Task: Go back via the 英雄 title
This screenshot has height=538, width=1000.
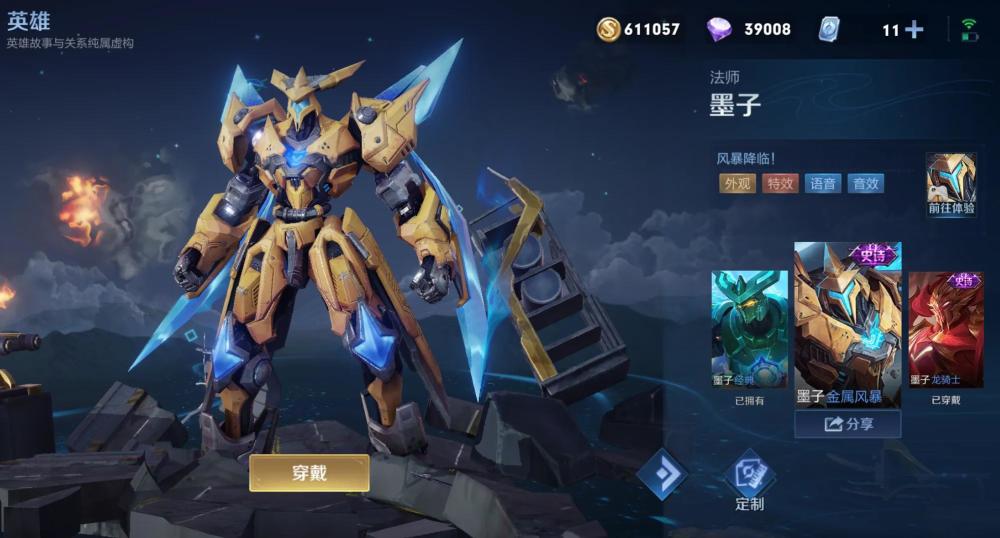Action: tap(28, 21)
